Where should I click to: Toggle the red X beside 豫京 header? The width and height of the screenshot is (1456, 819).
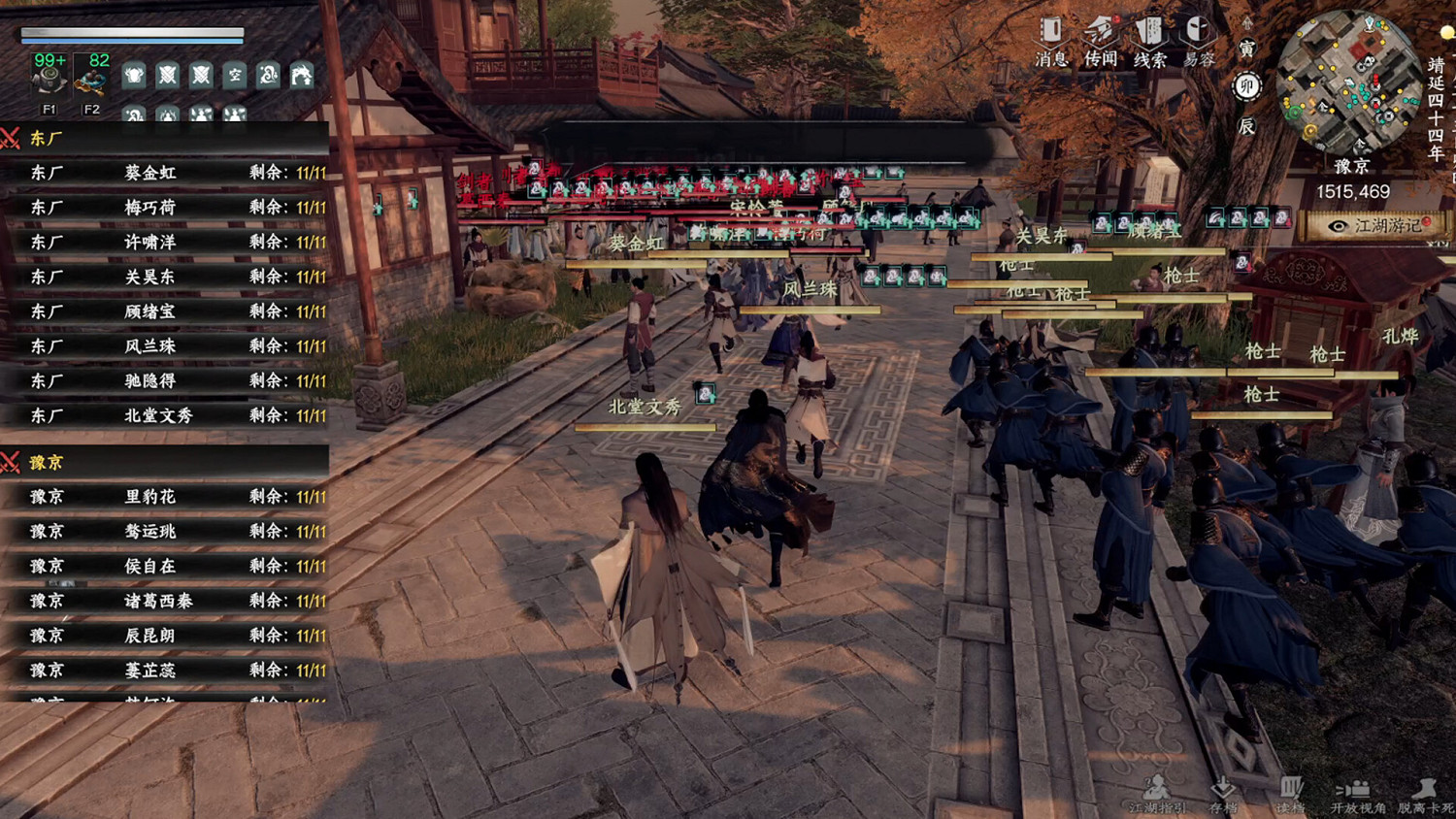pos(10,463)
